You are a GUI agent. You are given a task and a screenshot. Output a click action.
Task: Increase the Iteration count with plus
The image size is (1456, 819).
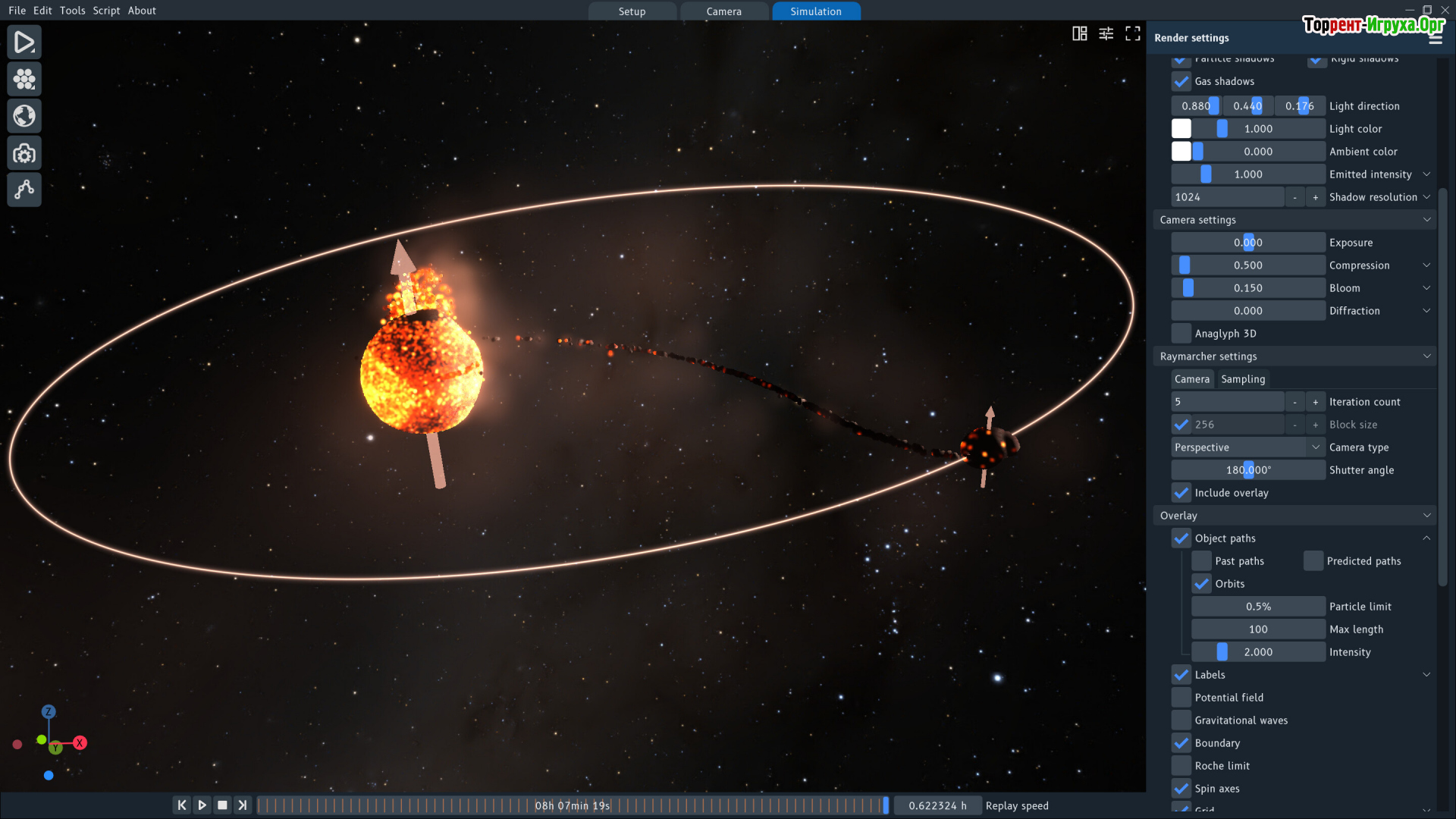coord(1315,402)
